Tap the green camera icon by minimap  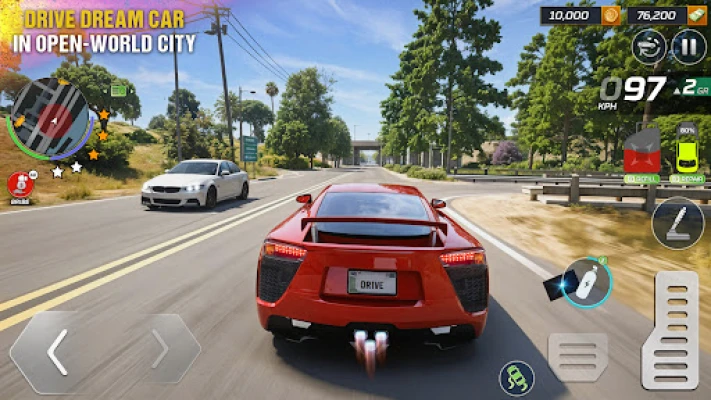tap(119, 89)
